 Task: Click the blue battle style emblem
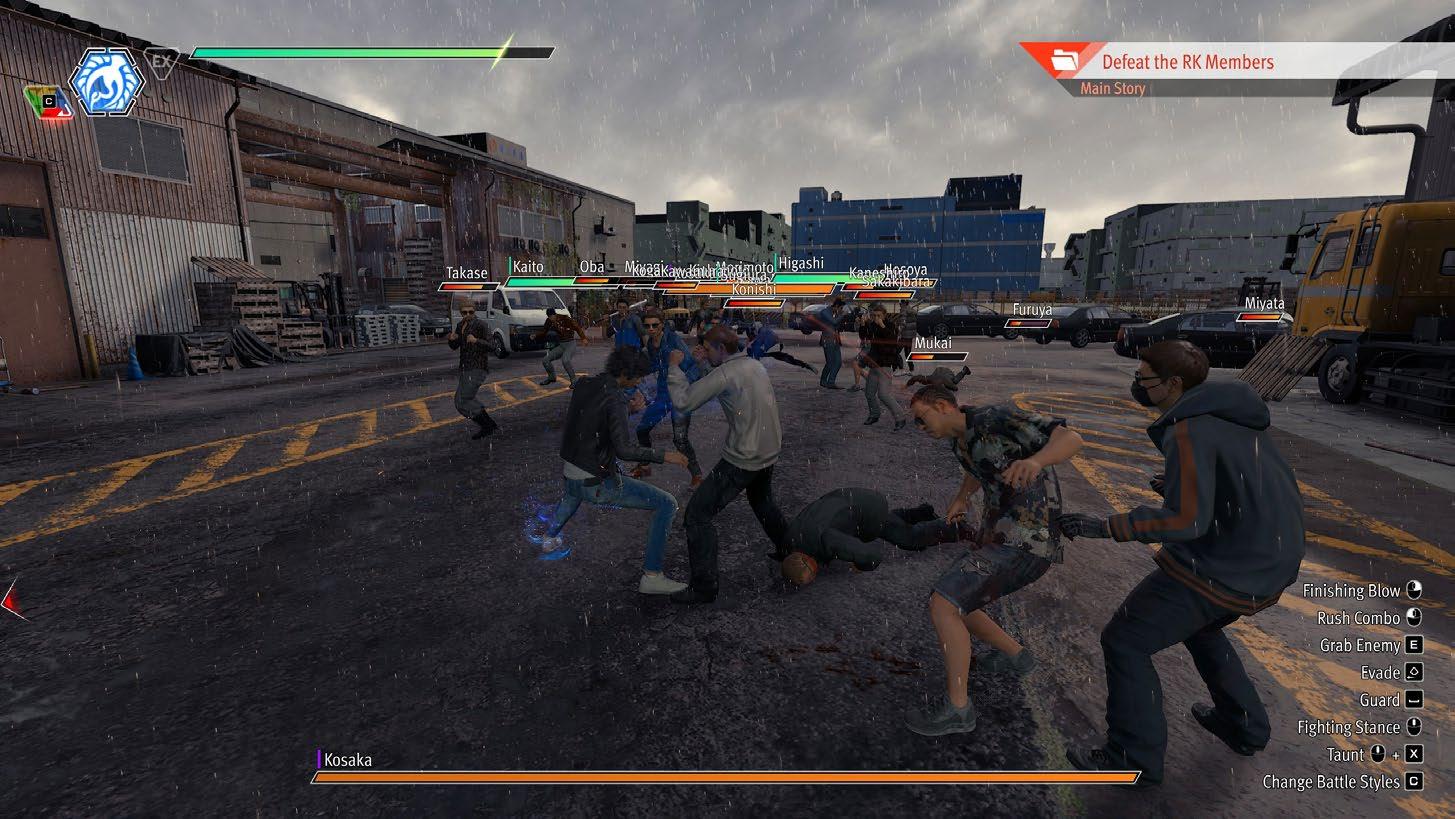point(106,81)
